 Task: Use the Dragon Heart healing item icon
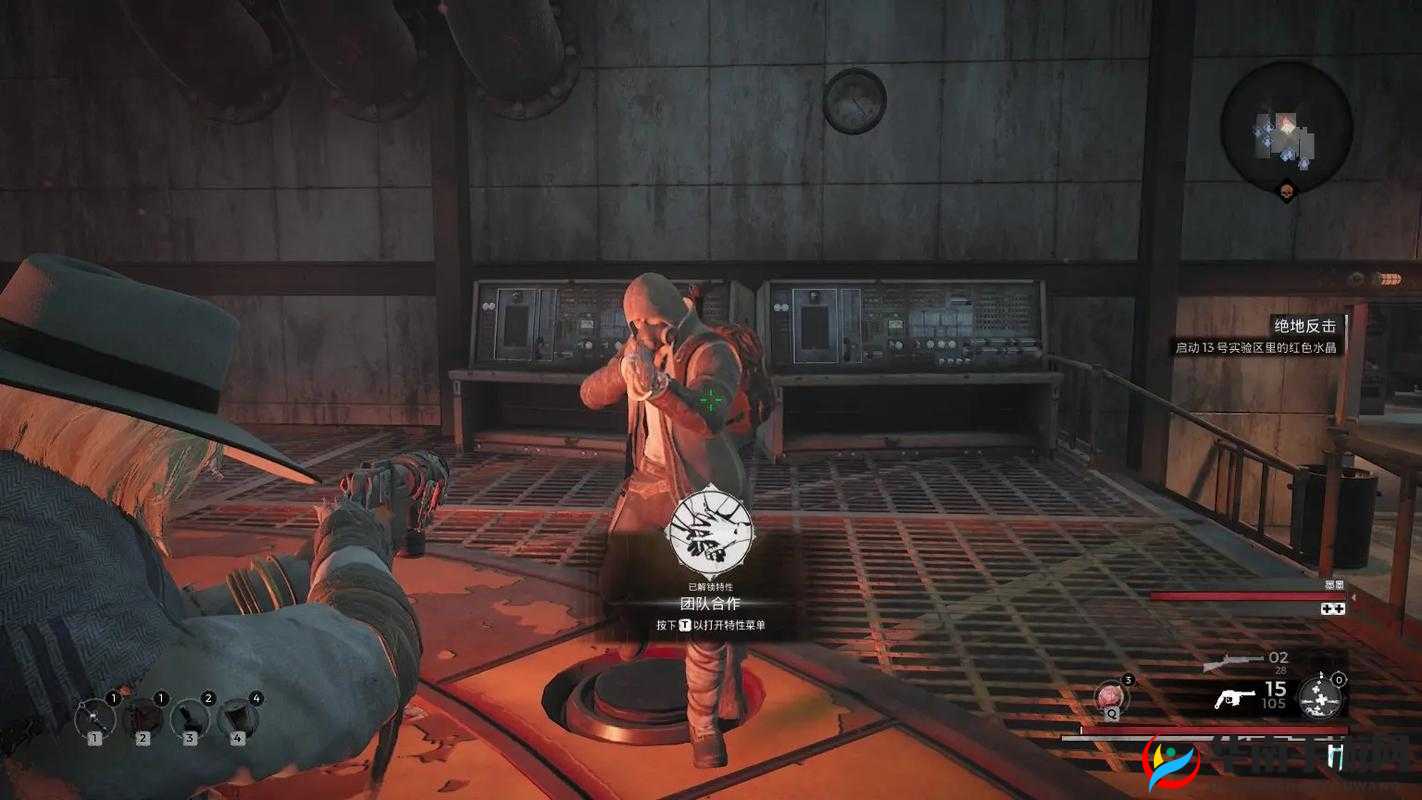coord(1110,696)
